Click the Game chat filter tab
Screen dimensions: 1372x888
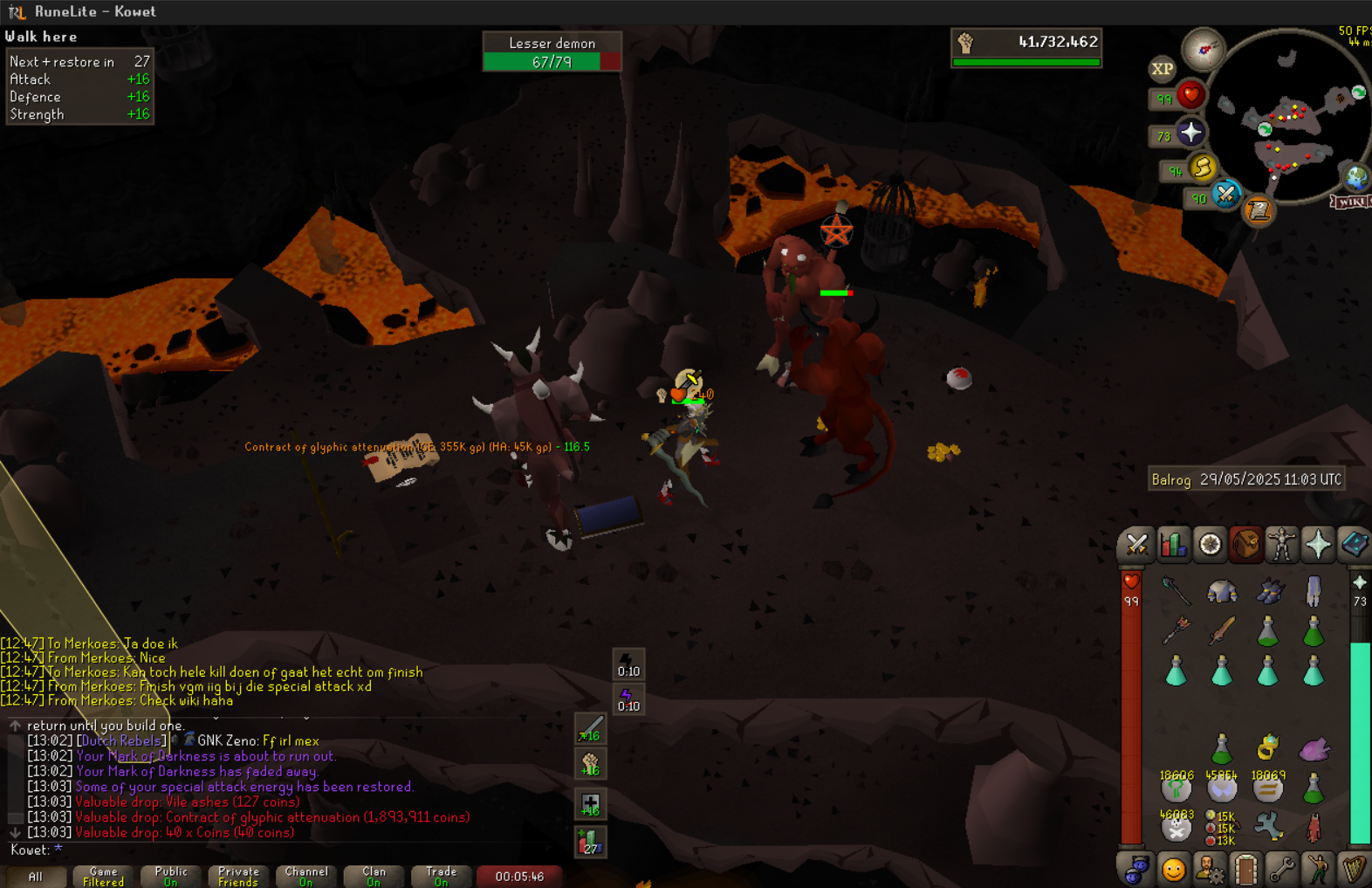(x=103, y=876)
